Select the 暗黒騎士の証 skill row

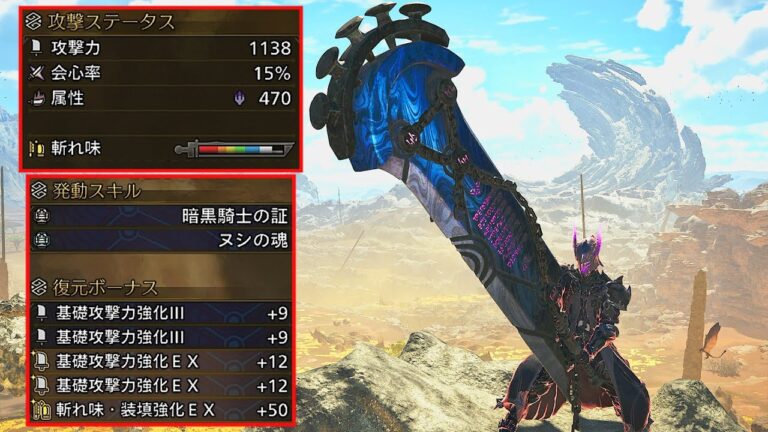pyautogui.click(x=160, y=215)
